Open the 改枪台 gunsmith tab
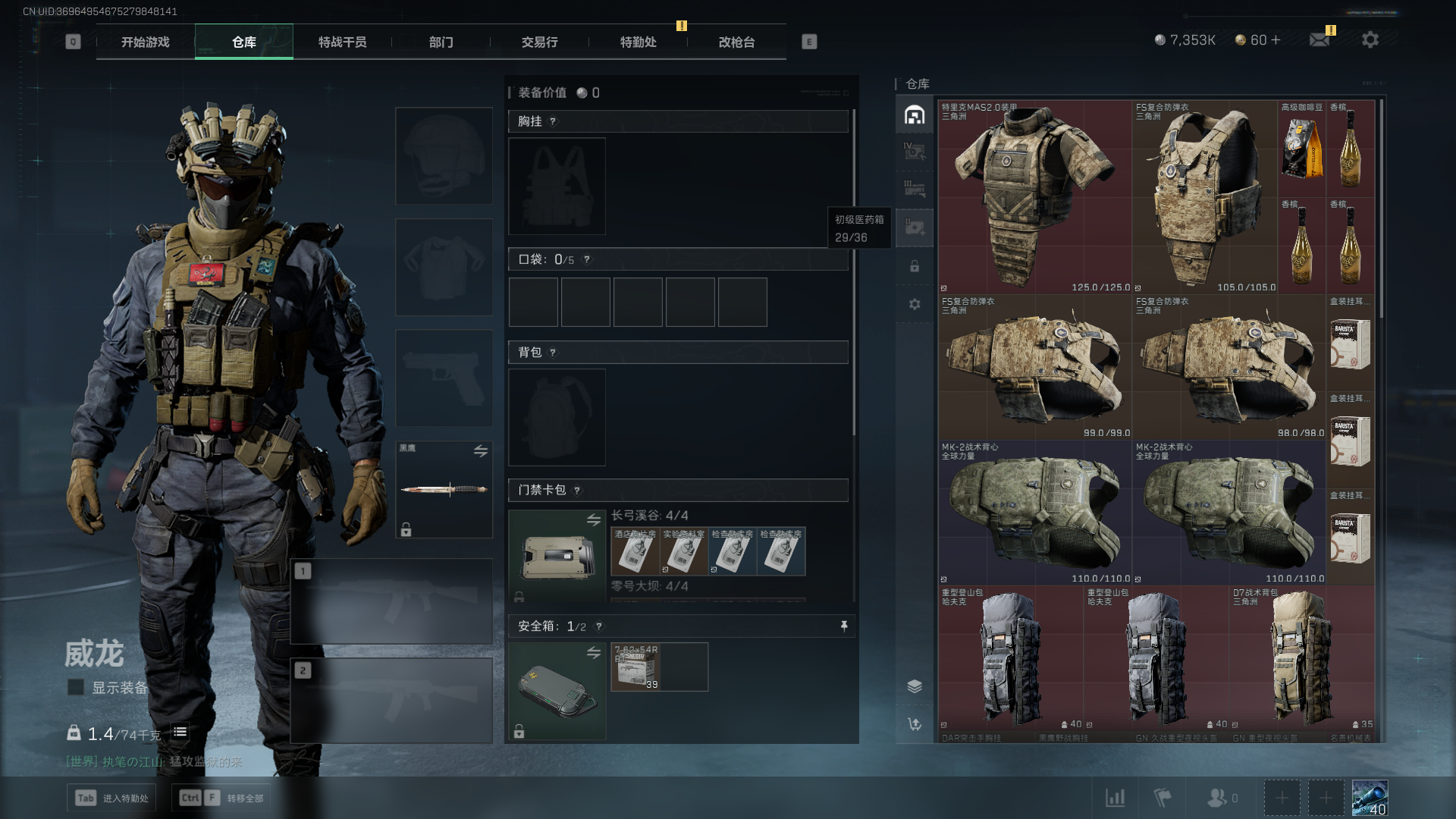 tap(736, 42)
